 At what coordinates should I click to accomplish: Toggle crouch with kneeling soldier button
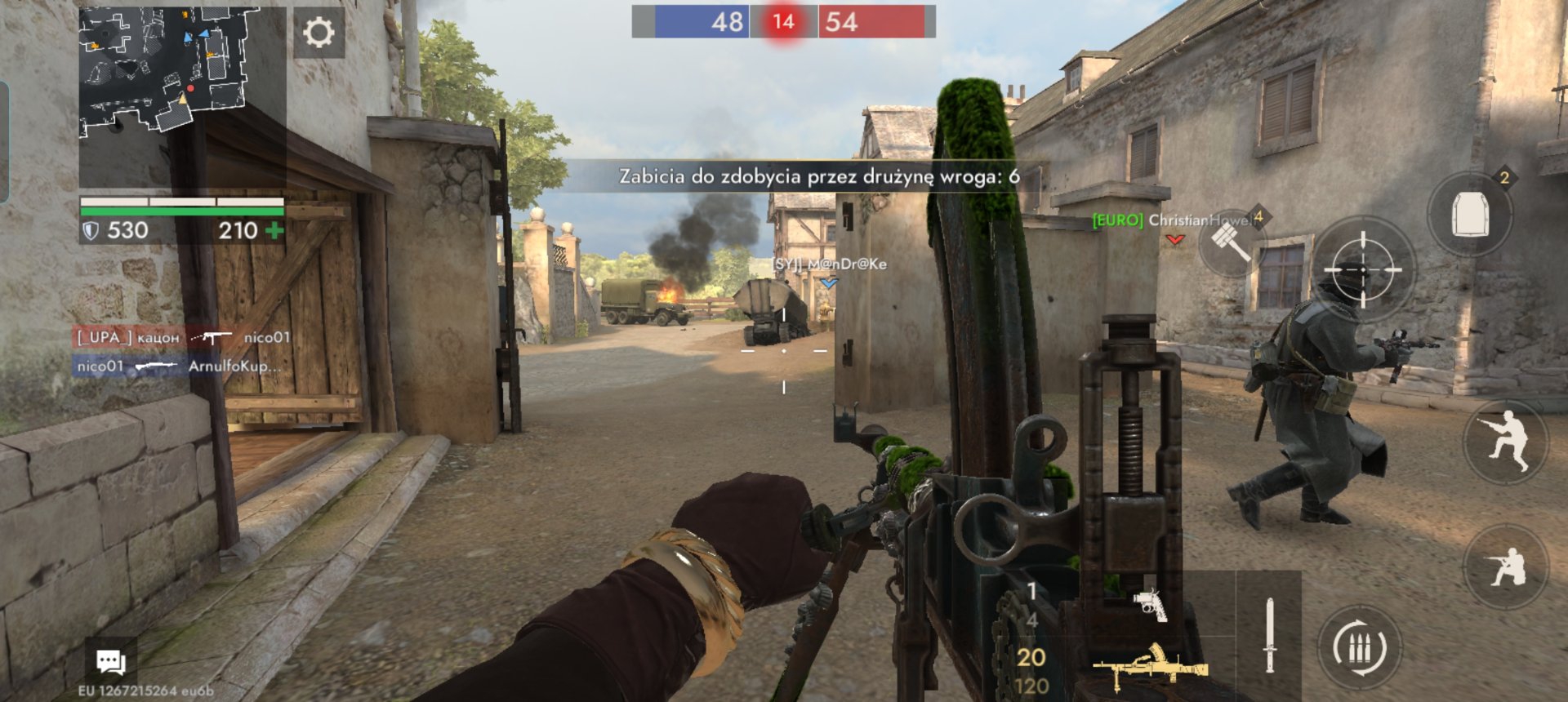coord(1507,566)
